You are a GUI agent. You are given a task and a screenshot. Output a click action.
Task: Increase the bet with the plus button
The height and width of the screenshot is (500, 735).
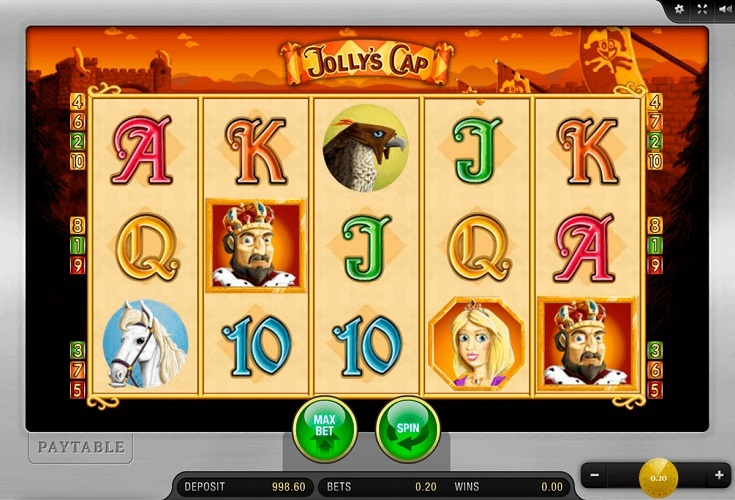[x=718, y=475]
